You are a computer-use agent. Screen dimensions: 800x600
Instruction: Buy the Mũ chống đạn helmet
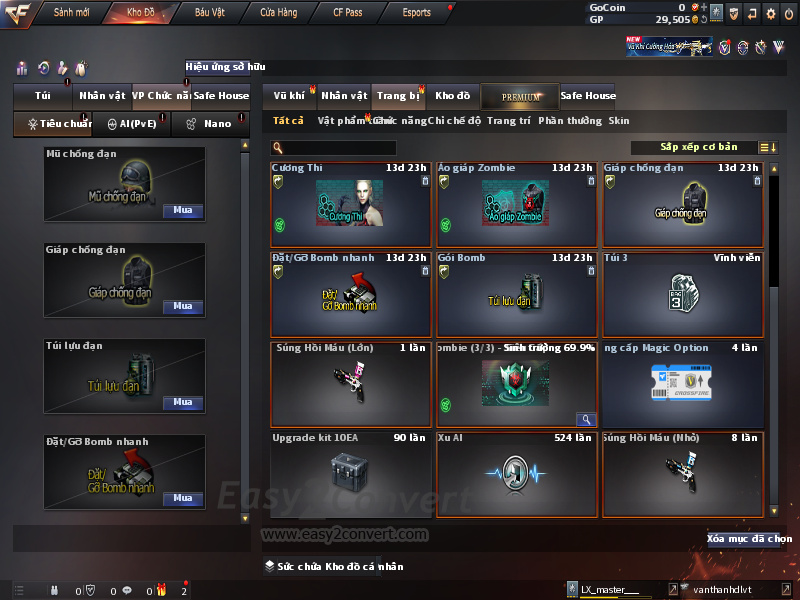click(x=183, y=211)
